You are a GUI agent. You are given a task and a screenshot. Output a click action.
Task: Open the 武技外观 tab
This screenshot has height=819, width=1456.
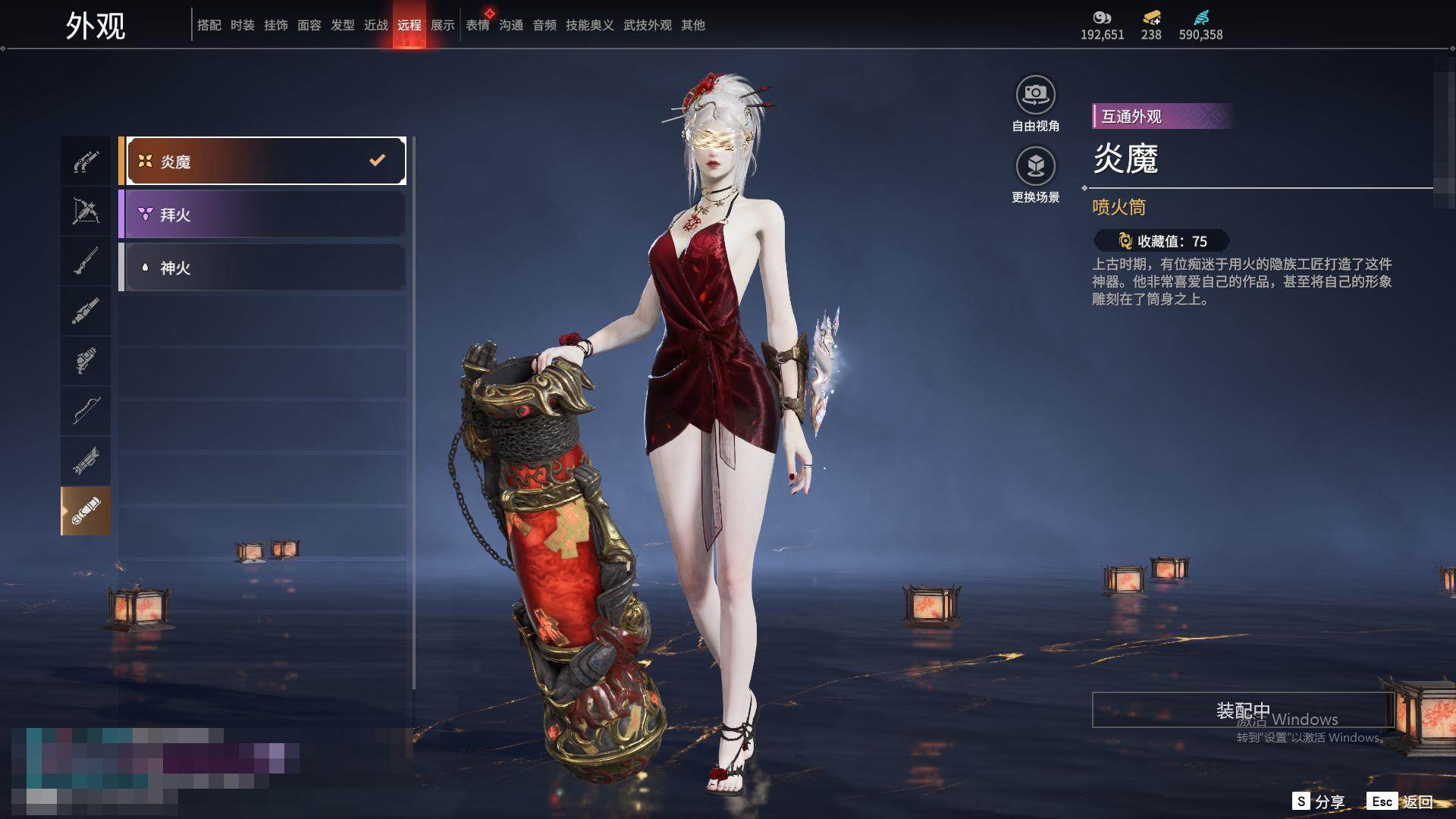[648, 25]
